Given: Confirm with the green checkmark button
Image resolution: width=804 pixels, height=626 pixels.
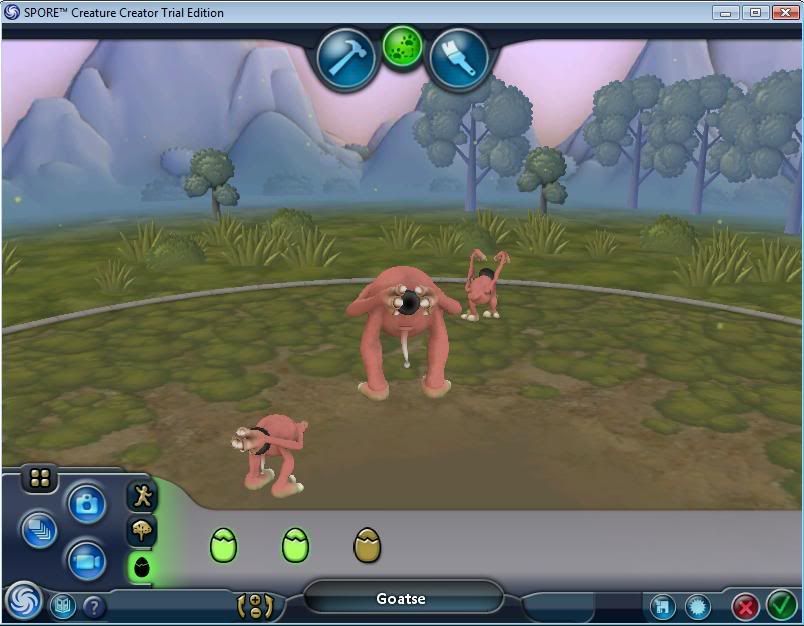Looking at the screenshot, I should tap(780, 605).
